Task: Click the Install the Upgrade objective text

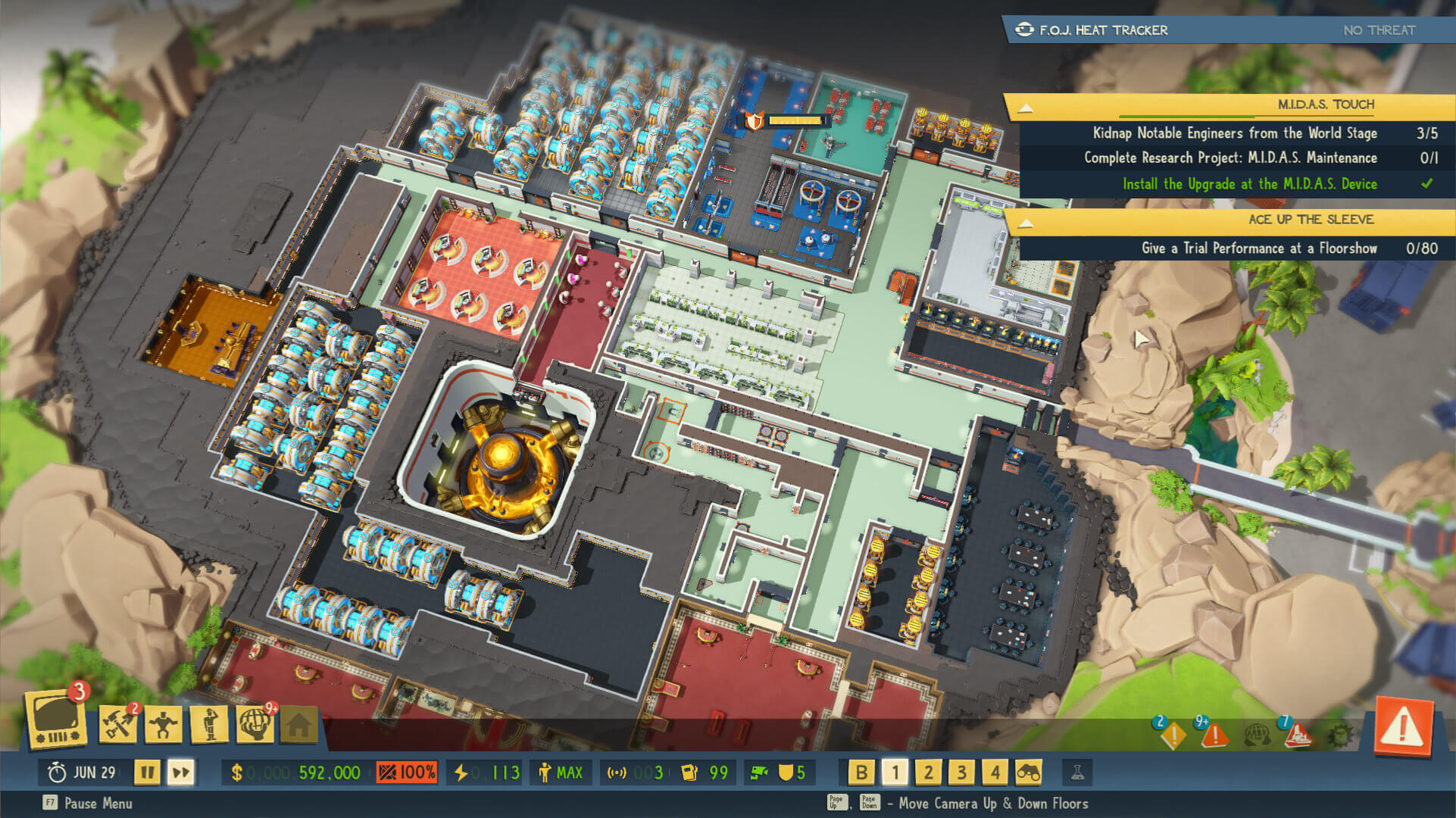Action: pos(1250,183)
